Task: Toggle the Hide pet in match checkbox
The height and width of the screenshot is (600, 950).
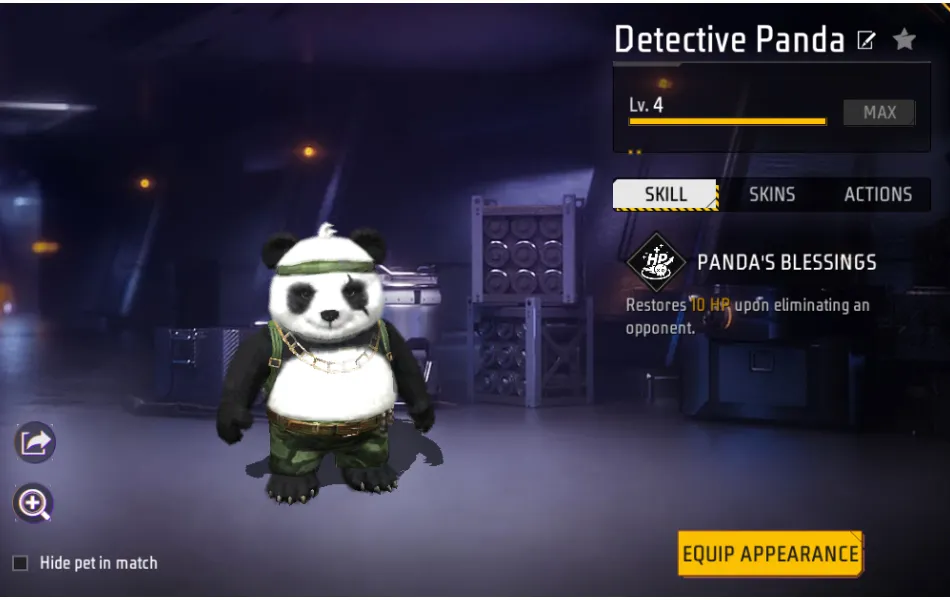Action: (x=20, y=563)
